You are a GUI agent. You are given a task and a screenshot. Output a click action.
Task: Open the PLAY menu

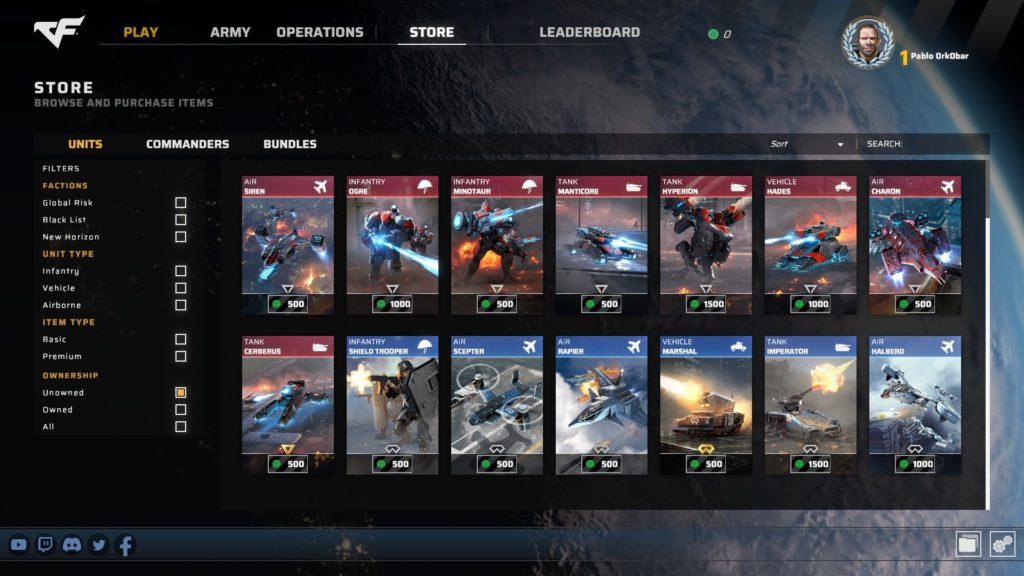coord(141,32)
